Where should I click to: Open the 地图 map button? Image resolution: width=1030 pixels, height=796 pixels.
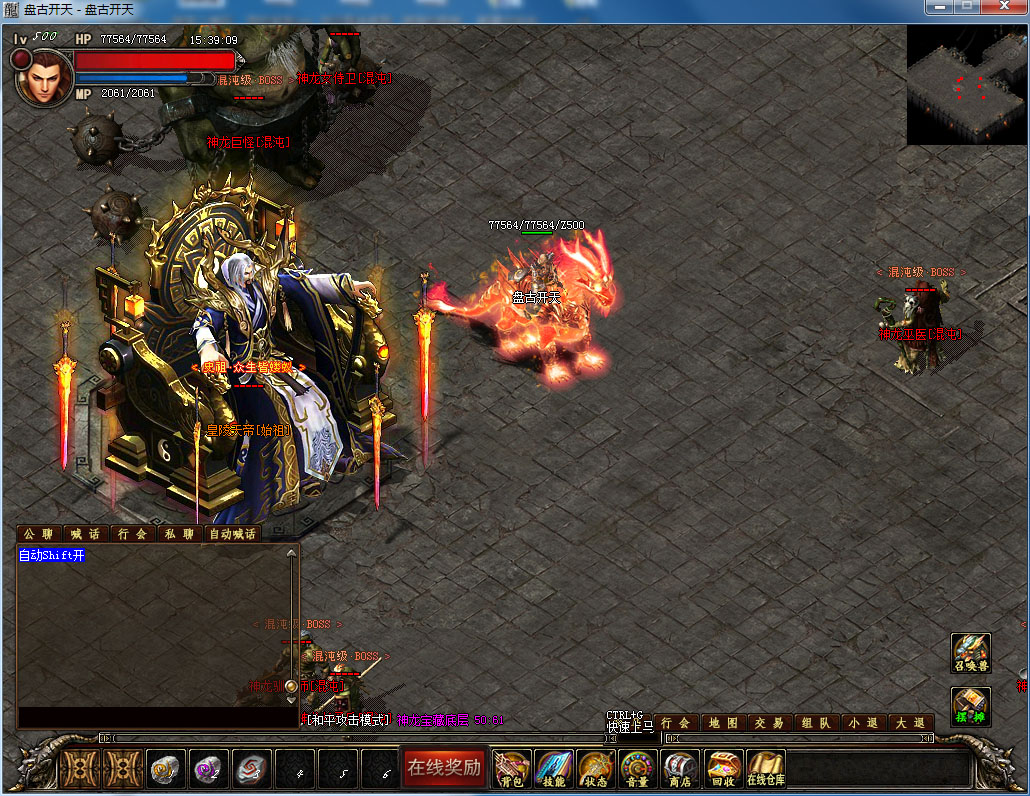coord(723,723)
